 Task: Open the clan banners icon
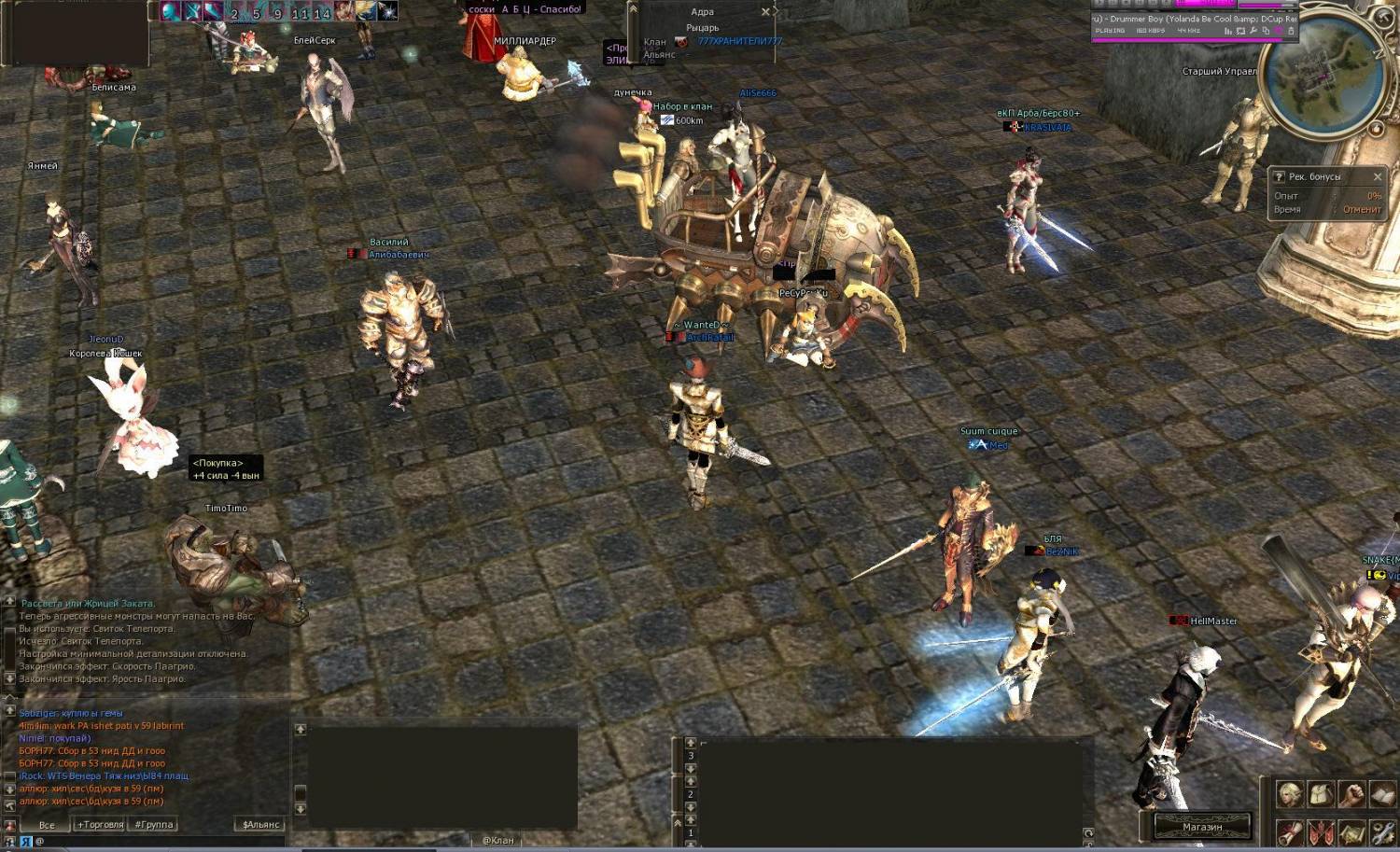click(1321, 831)
